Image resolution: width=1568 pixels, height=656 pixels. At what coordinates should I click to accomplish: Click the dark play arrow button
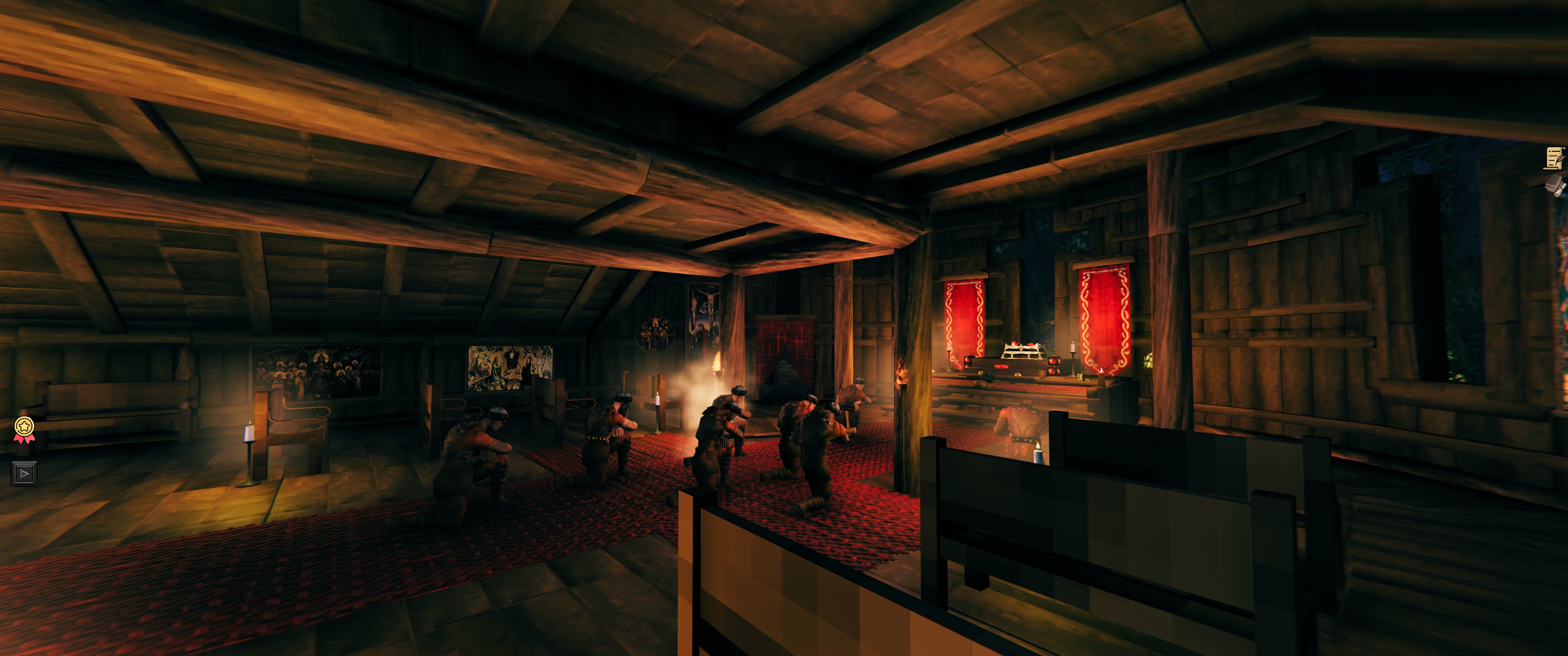tap(24, 473)
